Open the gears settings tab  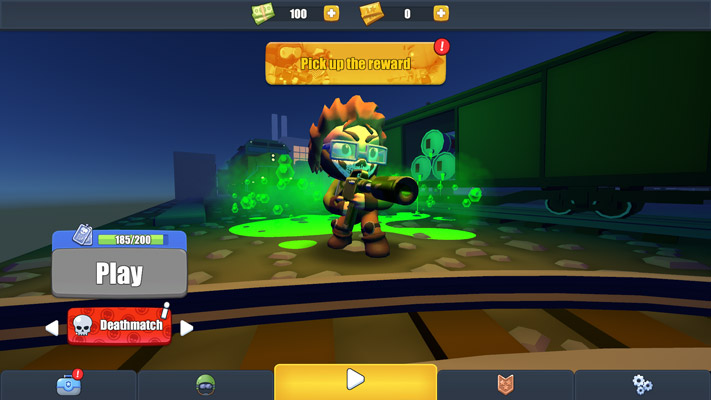[x=642, y=384]
